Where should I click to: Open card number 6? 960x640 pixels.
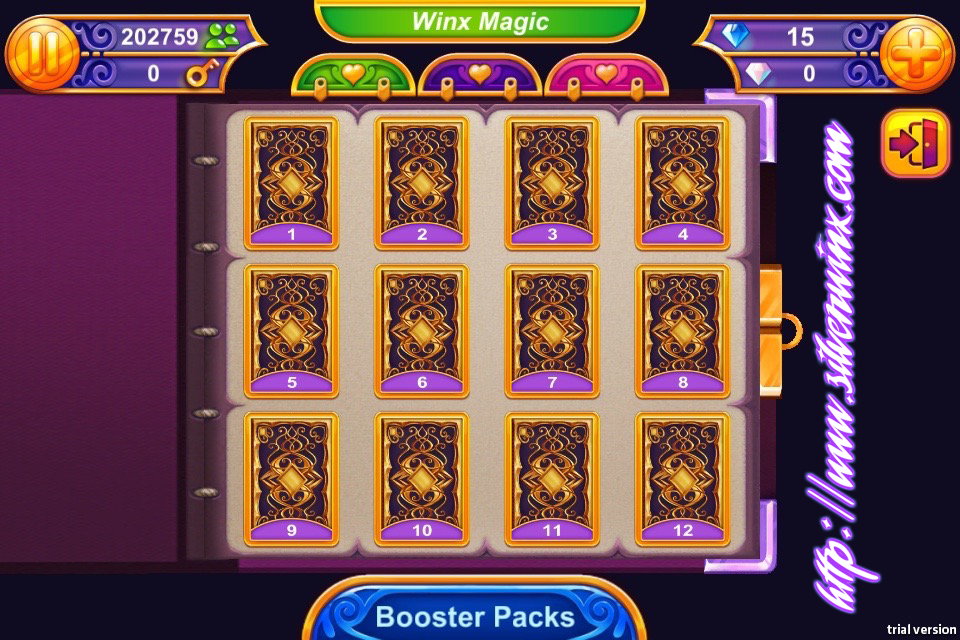coord(422,329)
